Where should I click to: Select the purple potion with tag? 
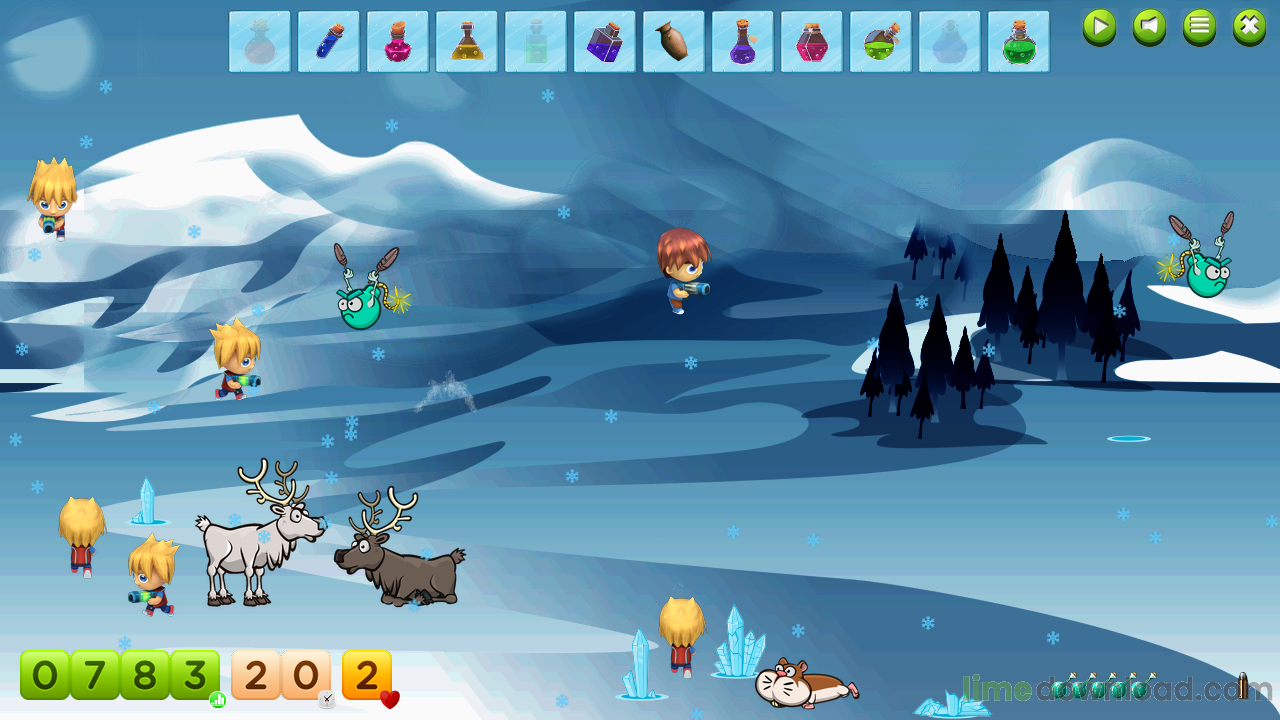click(x=743, y=42)
